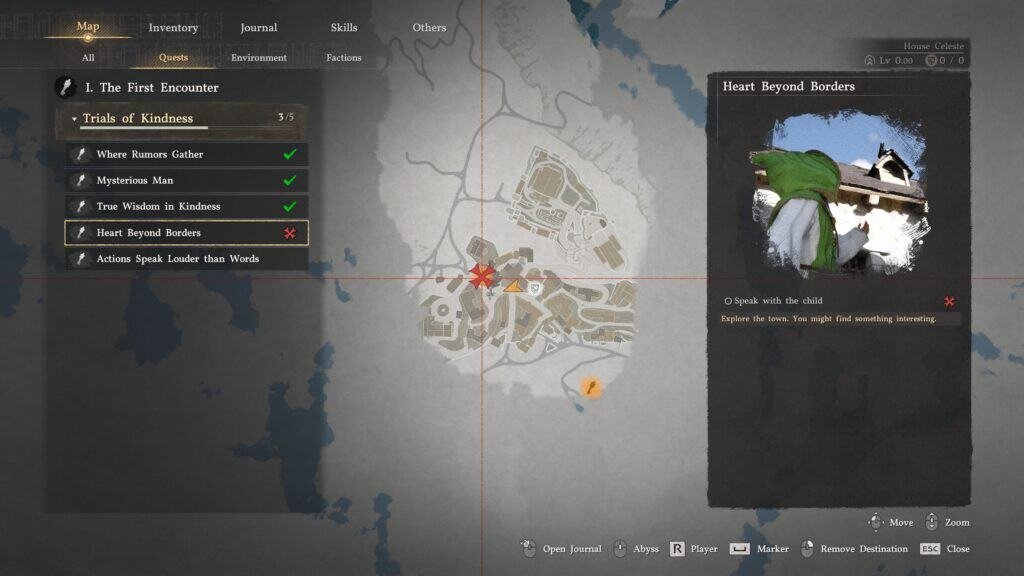Click the red quest marker on map

pos(482,277)
